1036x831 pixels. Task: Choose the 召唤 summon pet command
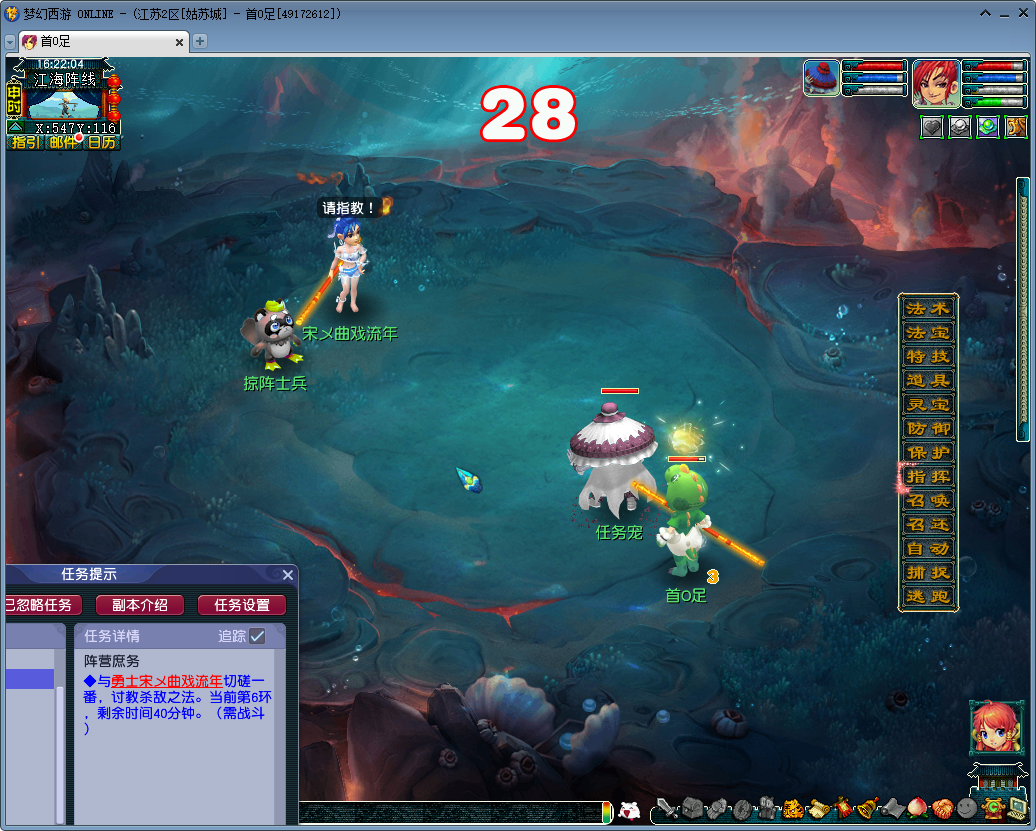coord(928,500)
